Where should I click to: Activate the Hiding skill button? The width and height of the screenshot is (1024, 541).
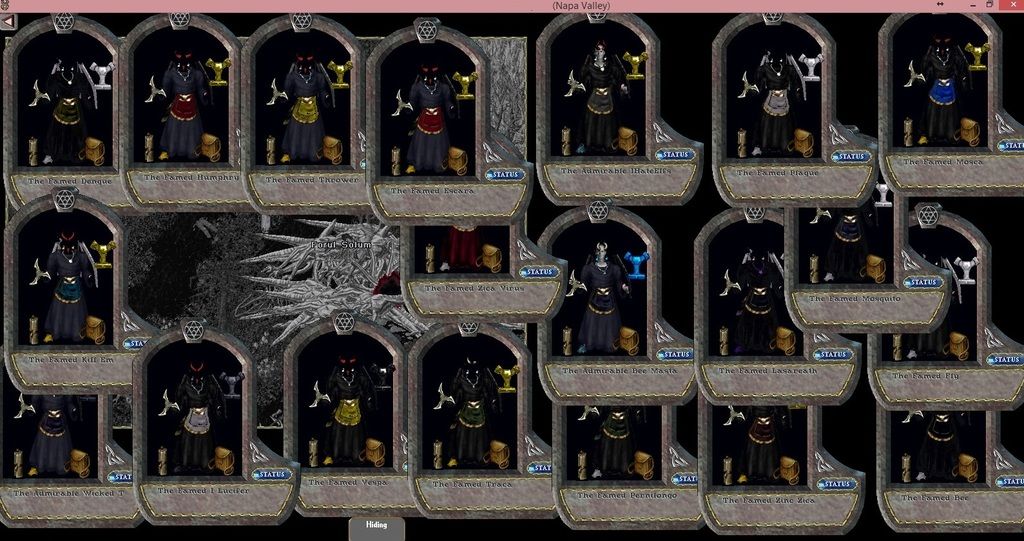pos(376,526)
